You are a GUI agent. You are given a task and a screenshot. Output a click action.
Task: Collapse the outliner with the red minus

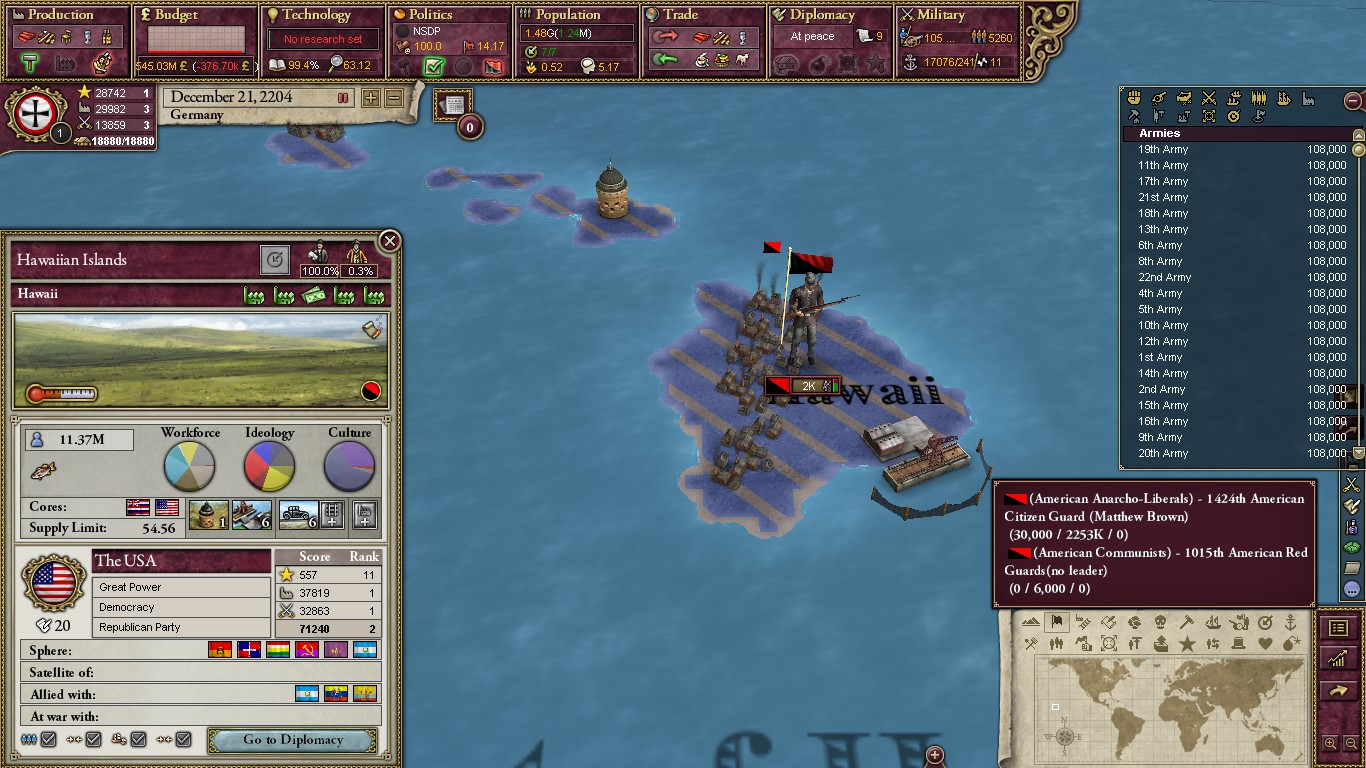coord(1353,100)
